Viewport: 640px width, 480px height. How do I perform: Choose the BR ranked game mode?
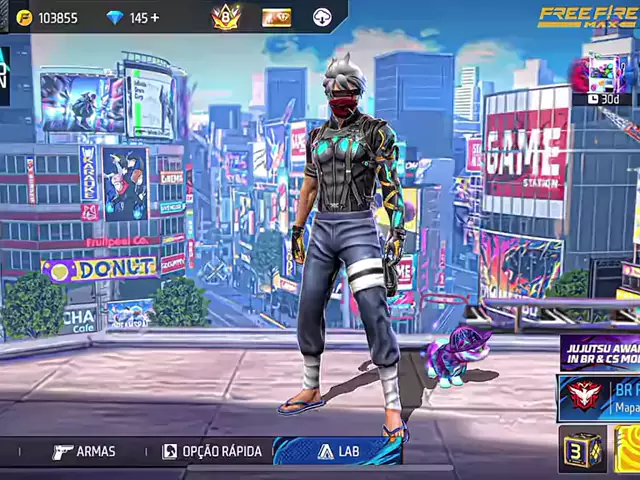tap(600, 397)
